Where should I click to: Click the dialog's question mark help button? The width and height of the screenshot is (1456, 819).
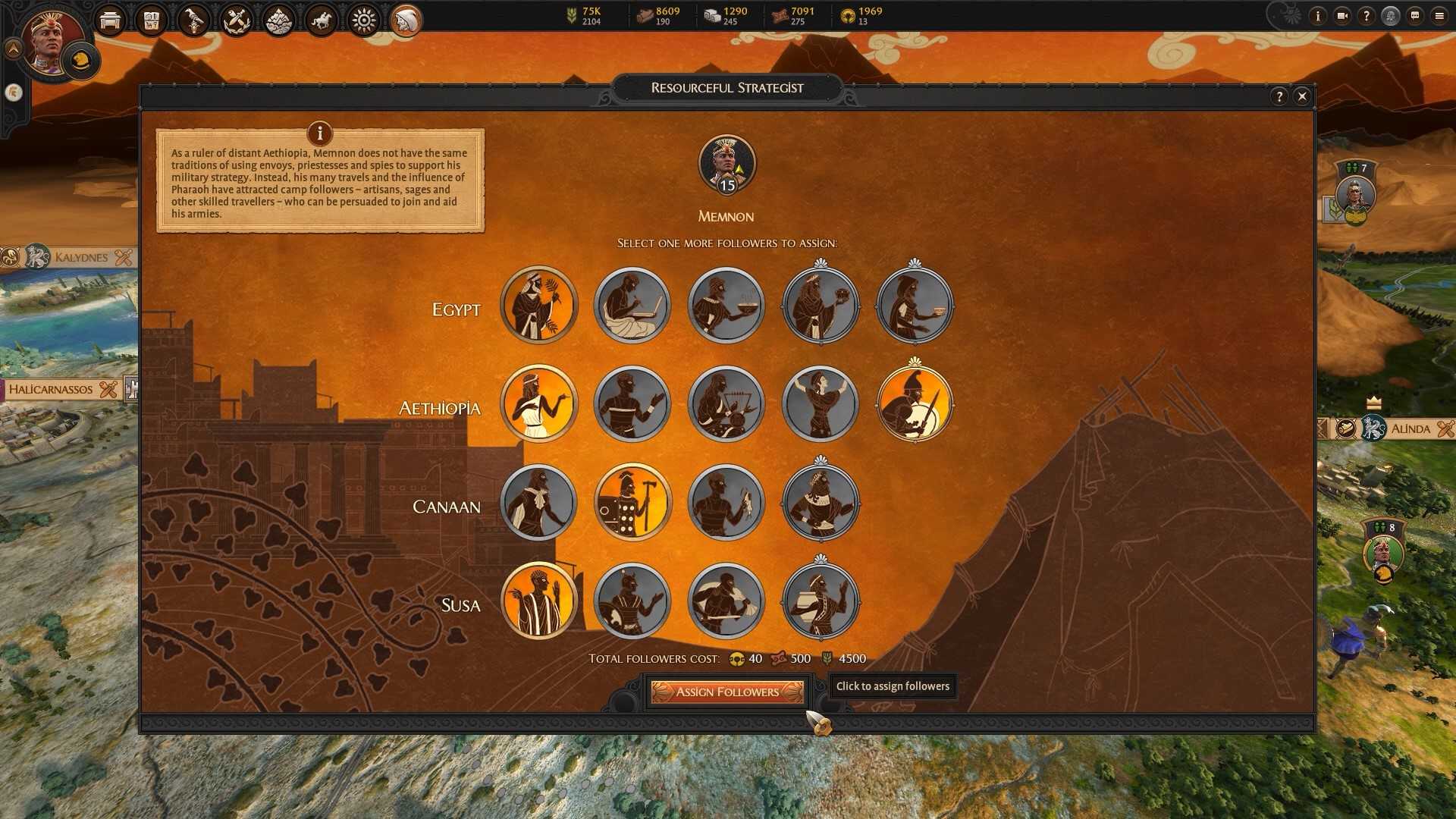[x=1281, y=96]
